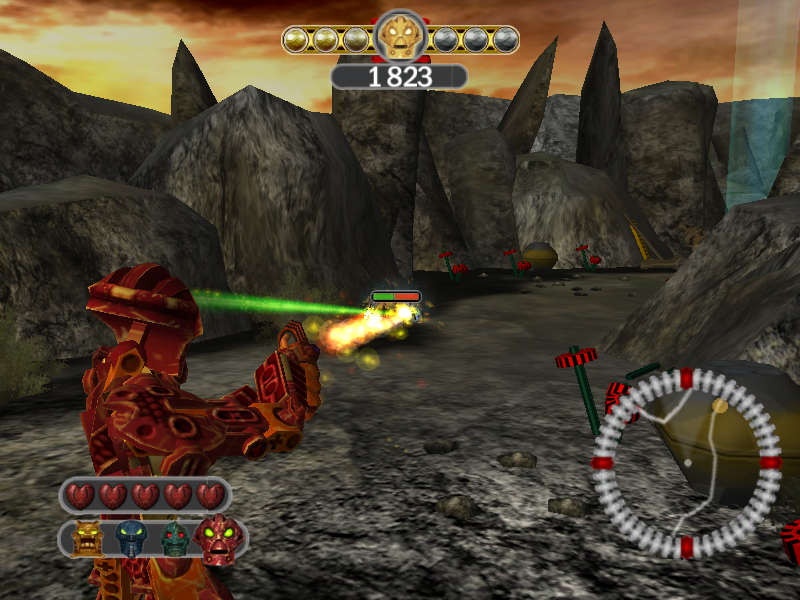Select the gold mask character
Screen dimensions: 800x600
tap(89, 540)
